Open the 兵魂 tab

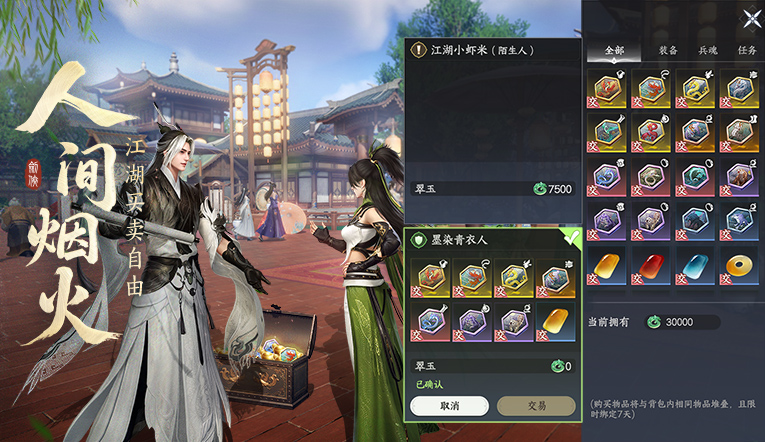point(708,50)
